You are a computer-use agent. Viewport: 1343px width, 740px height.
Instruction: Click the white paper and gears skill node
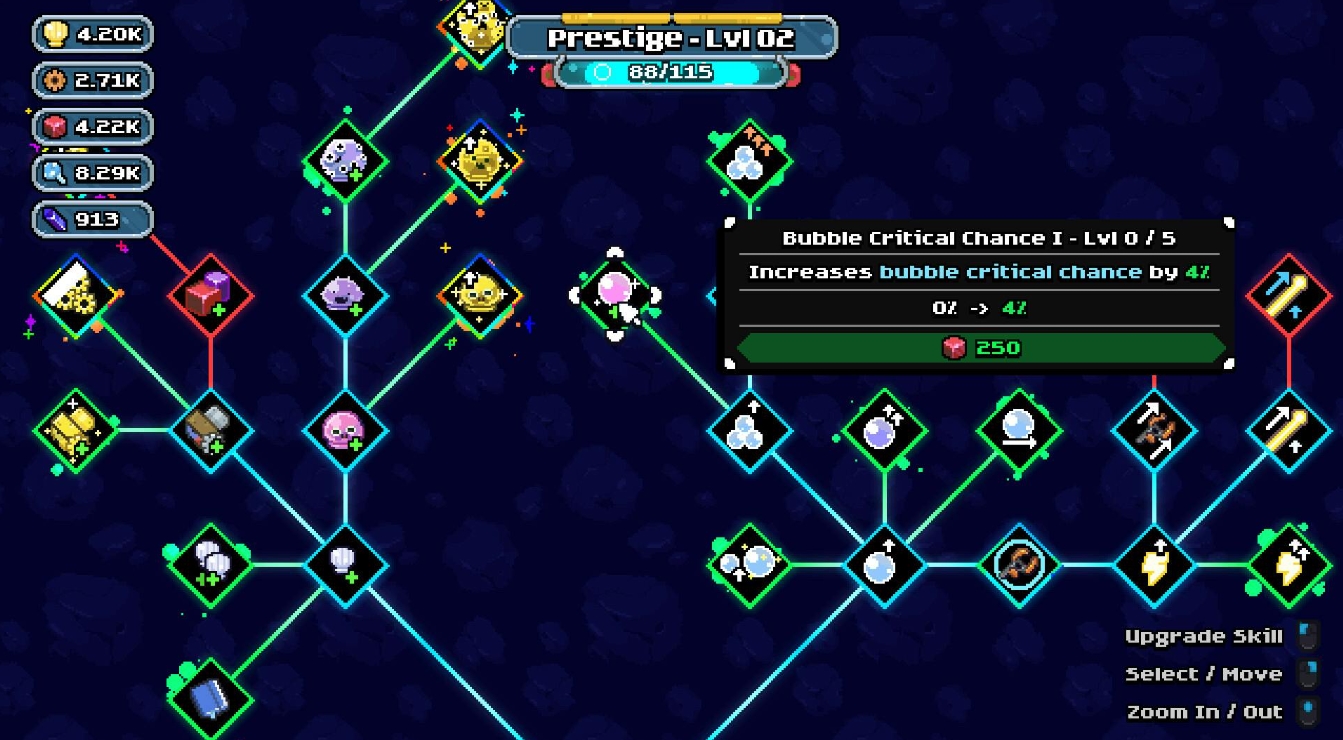click(x=78, y=295)
